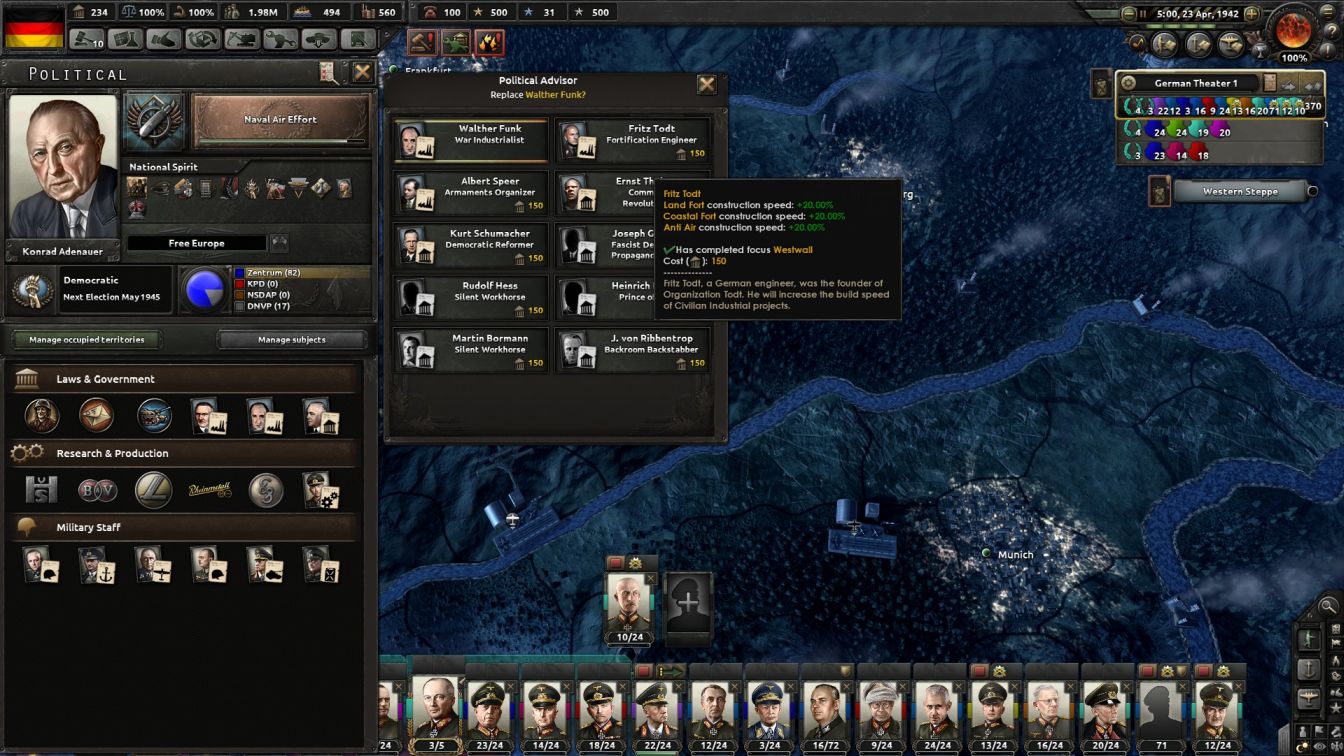Click the 100% zoom control under the compass
1344x756 pixels.
point(1295,58)
